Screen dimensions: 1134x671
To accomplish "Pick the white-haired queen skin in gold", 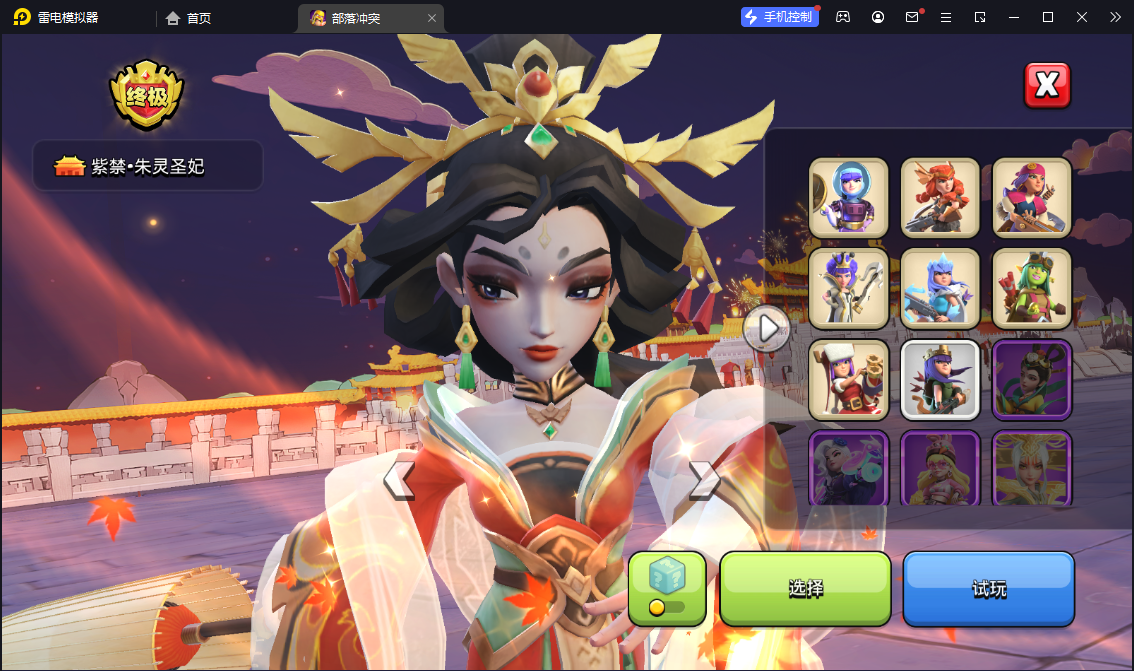I will [x=1032, y=468].
